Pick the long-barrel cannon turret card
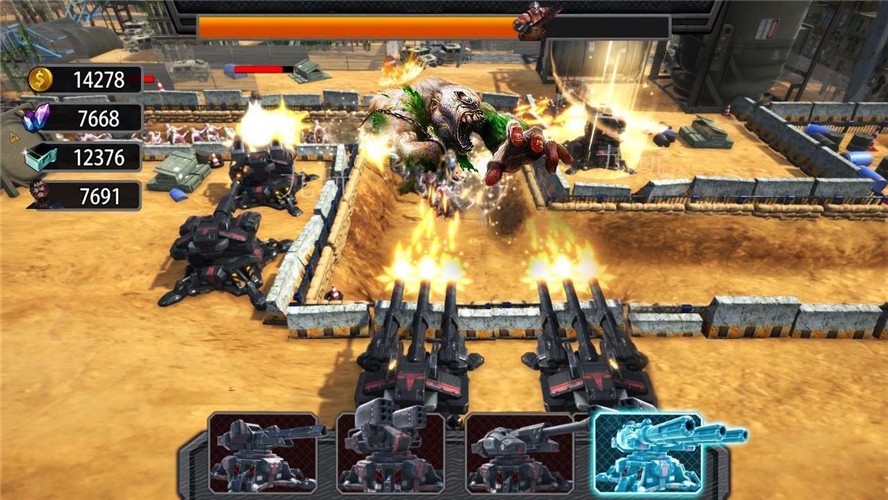The image size is (888, 500). (x=519, y=452)
